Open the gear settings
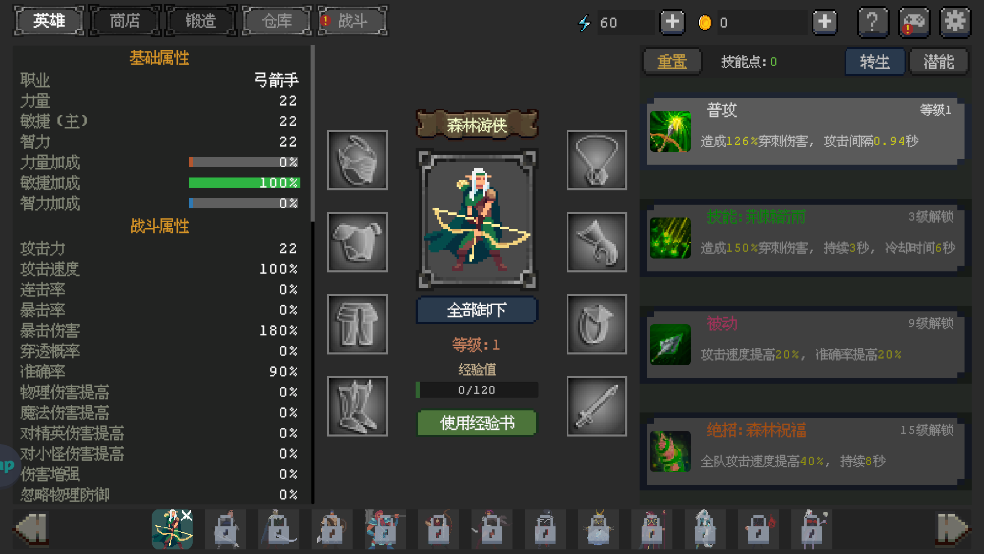The width and height of the screenshot is (984, 554). [956, 22]
